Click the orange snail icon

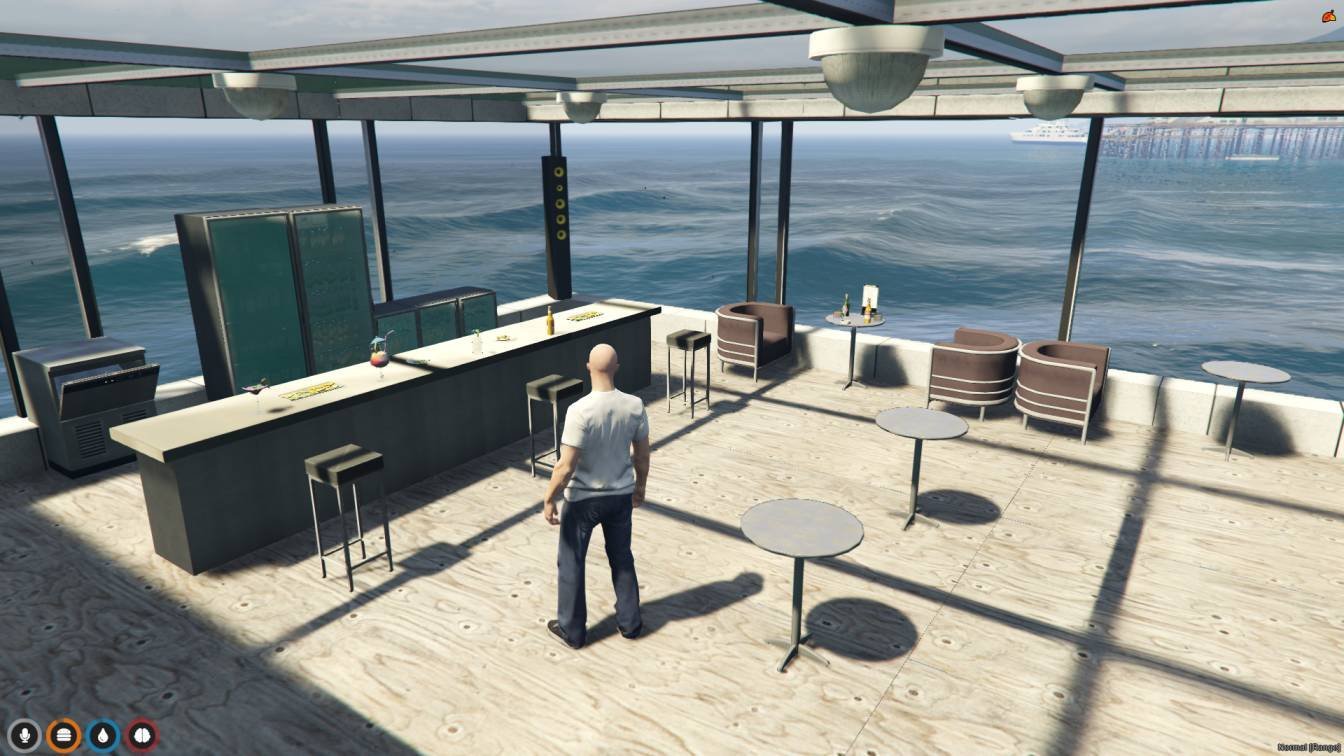[x=1329, y=16]
